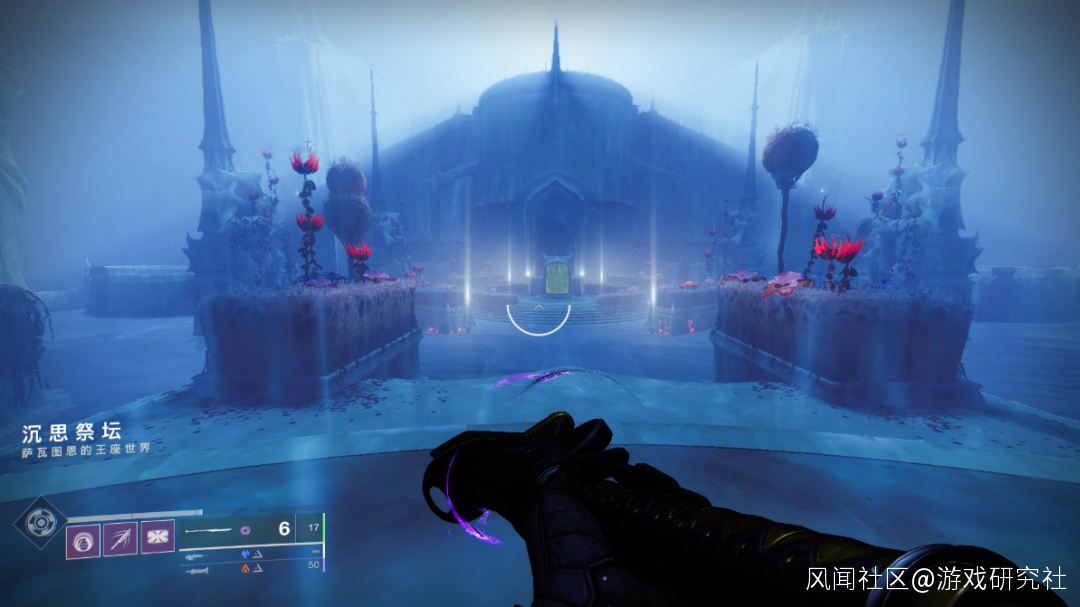Activate the class ability barricade icon
1080x607 pixels.
pos(157,536)
